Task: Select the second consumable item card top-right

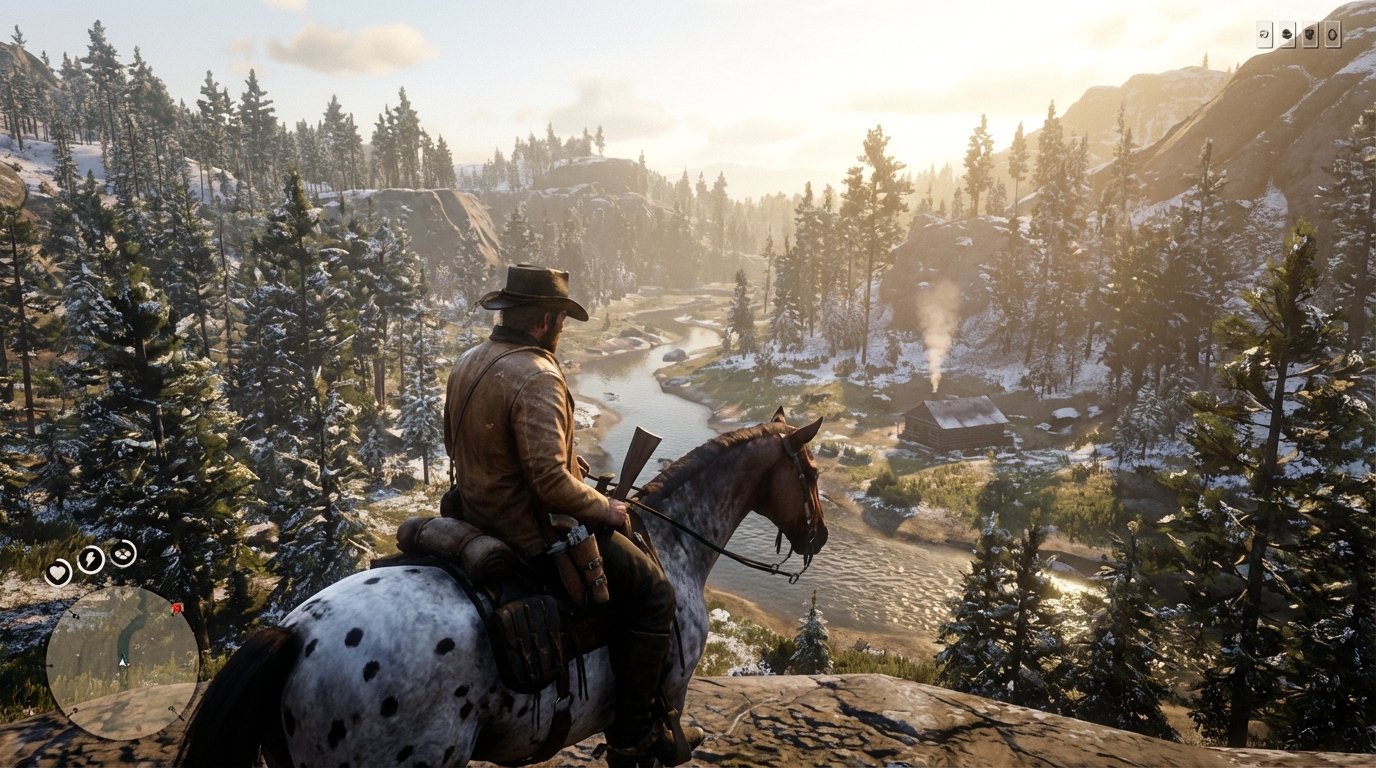Action: [1286, 34]
